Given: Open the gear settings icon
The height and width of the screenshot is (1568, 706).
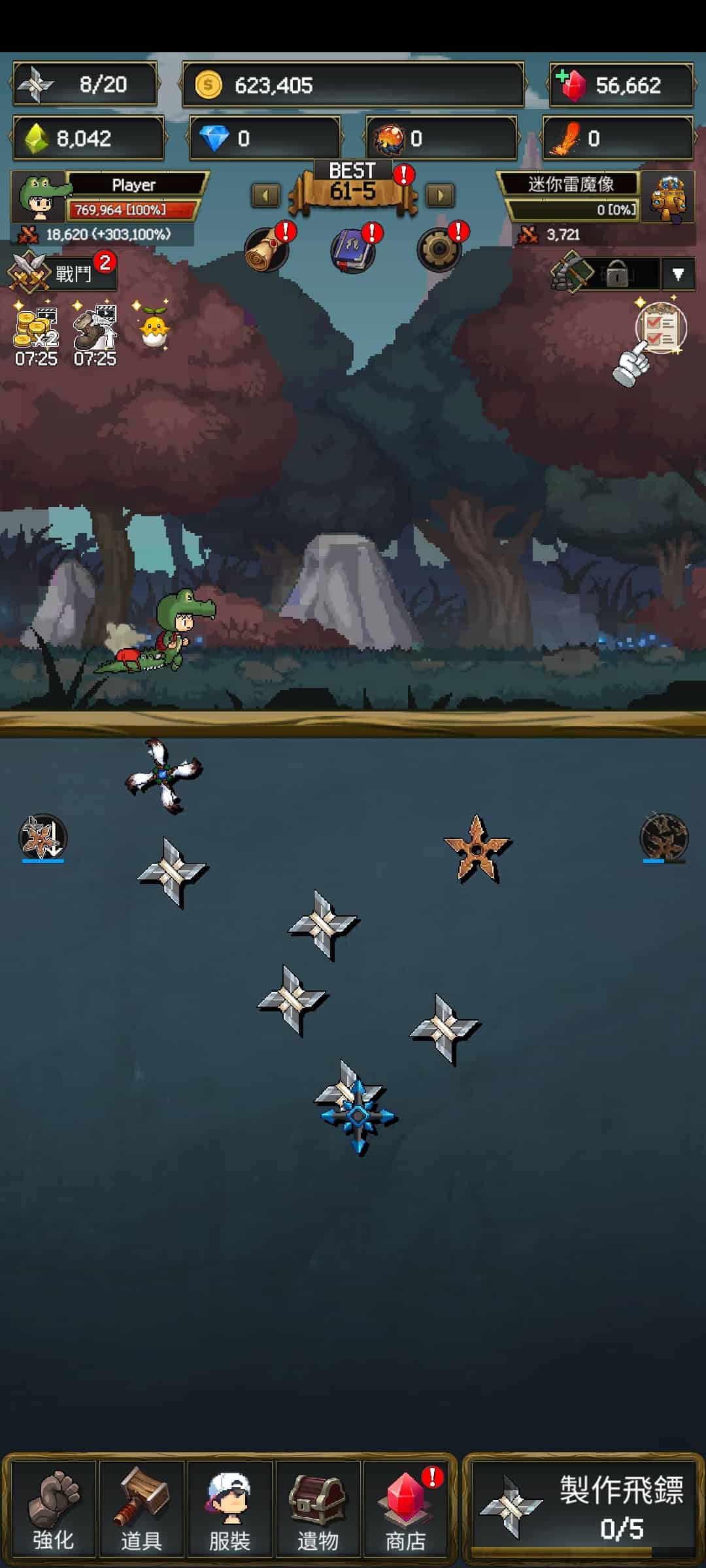Looking at the screenshot, I should [x=439, y=250].
